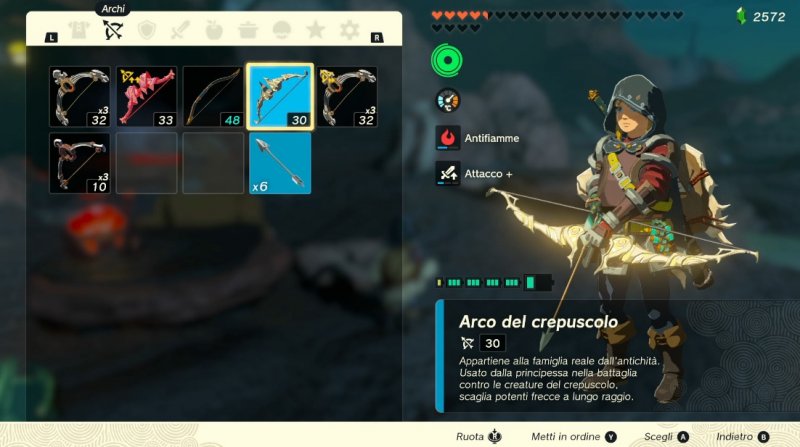This screenshot has width=800, height=447.
Task: Open the sword weapons tab
Action: click(181, 30)
